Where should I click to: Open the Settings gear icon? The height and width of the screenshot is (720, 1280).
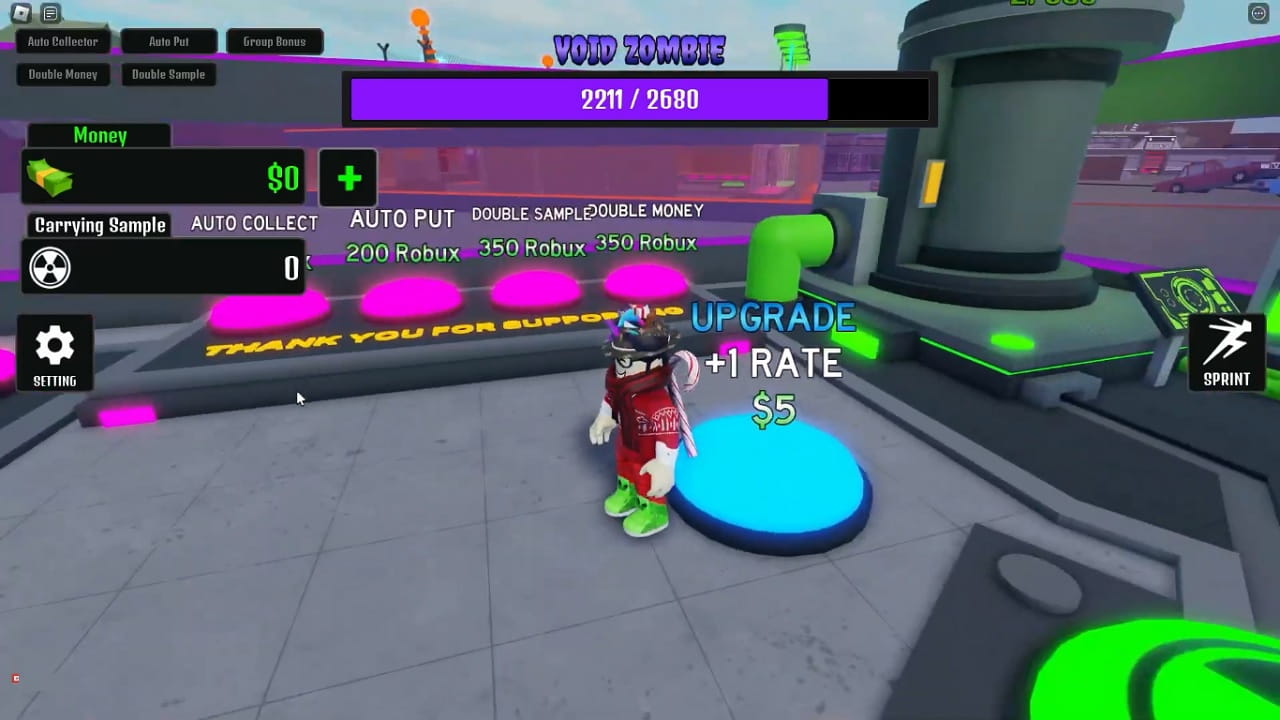click(x=54, y=345)
